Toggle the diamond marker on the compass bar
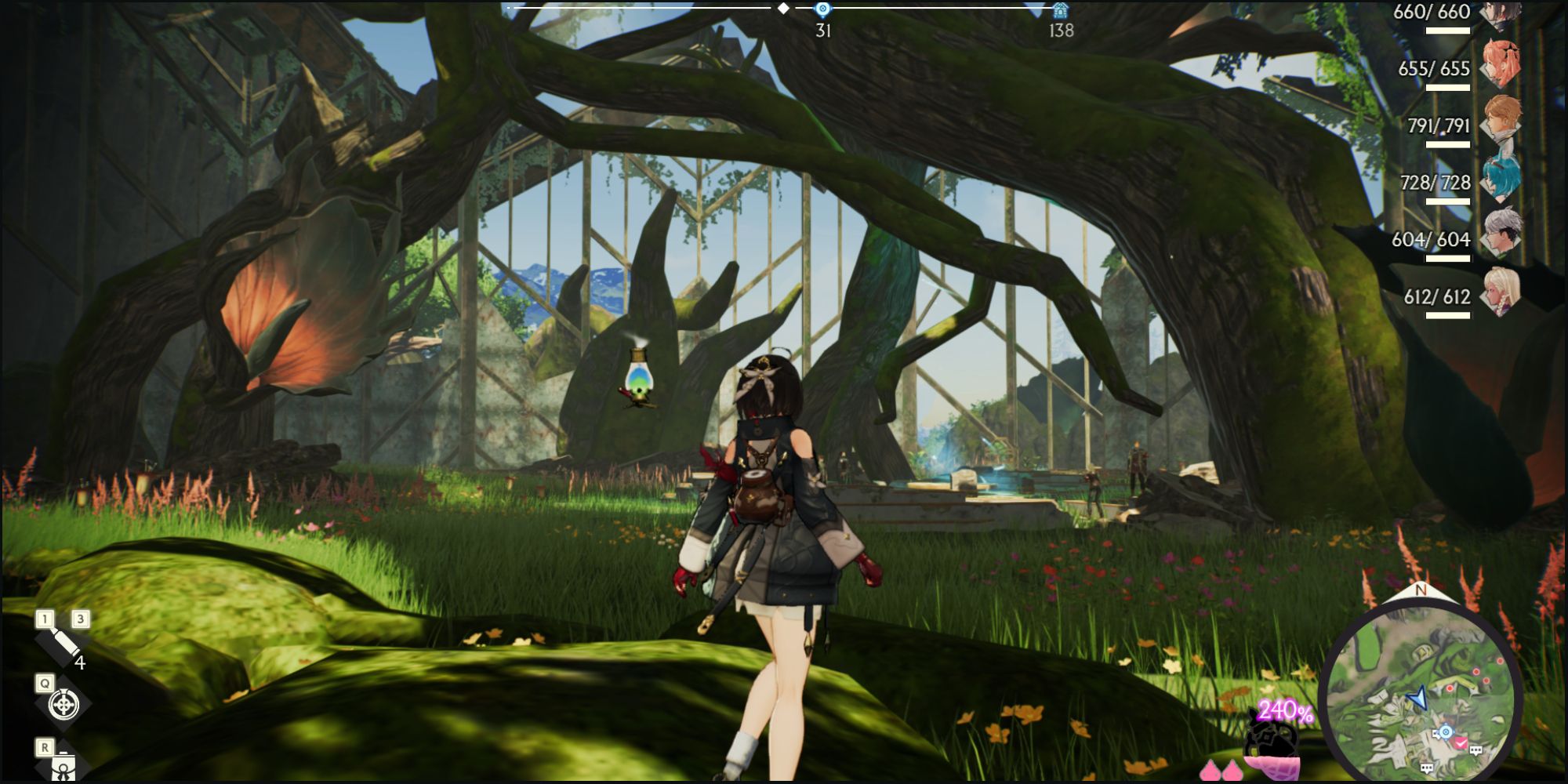Viewport: 1568px width, 784px height. point(782,9)
